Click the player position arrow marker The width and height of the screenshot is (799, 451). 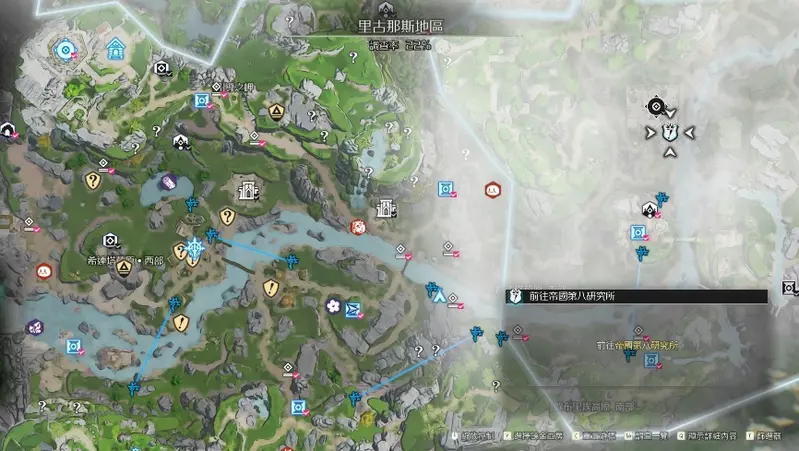pos(438,295)
